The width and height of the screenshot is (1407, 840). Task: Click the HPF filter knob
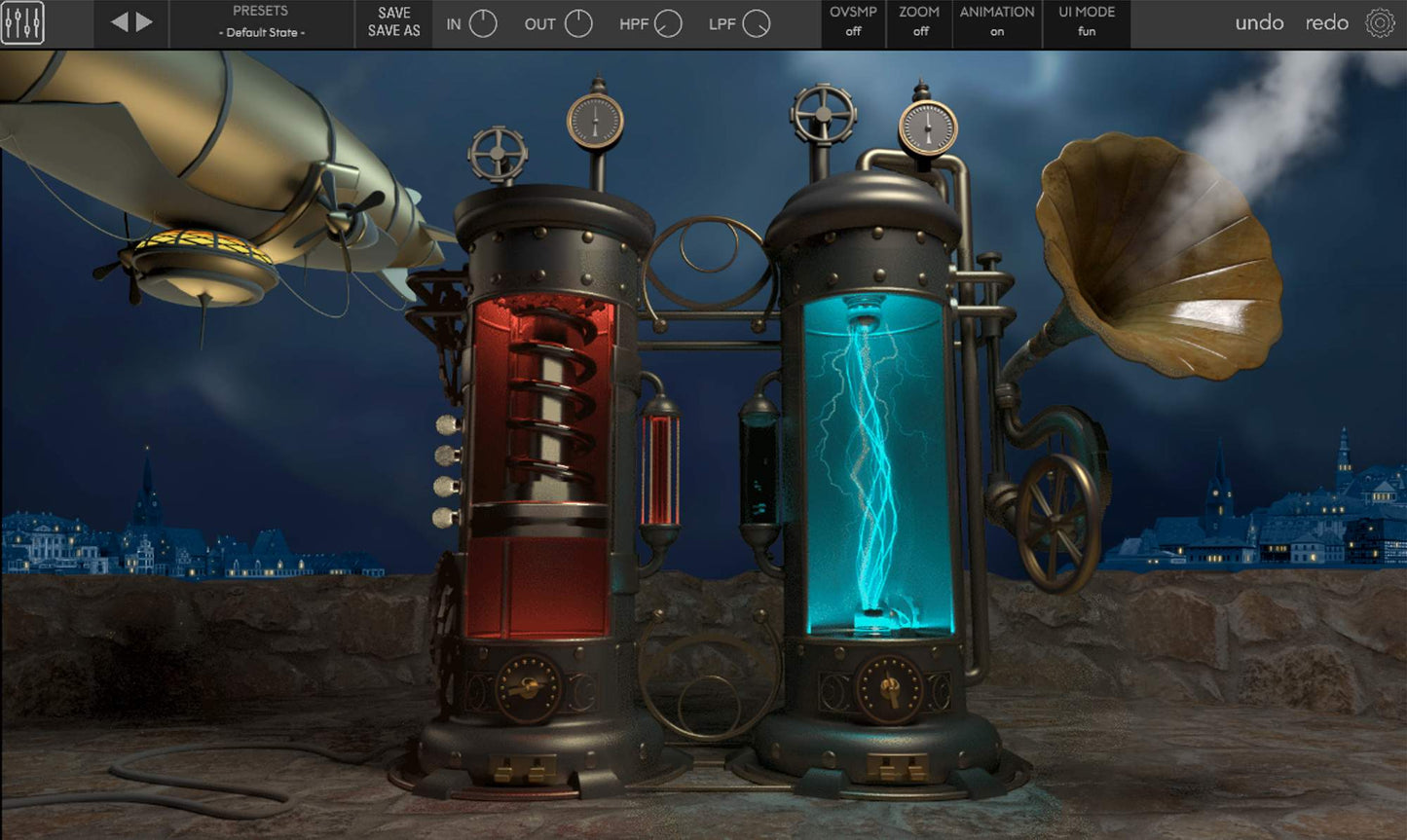click(668, 24)
